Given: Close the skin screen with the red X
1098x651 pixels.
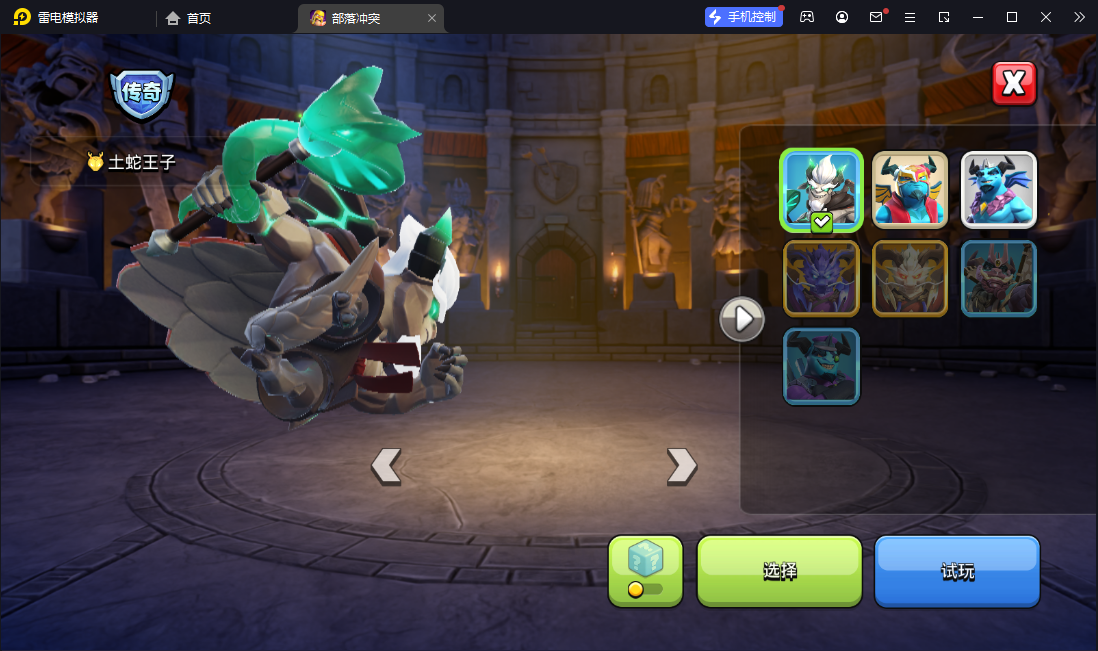Looking at the screenshot, I should (1013, 83).
